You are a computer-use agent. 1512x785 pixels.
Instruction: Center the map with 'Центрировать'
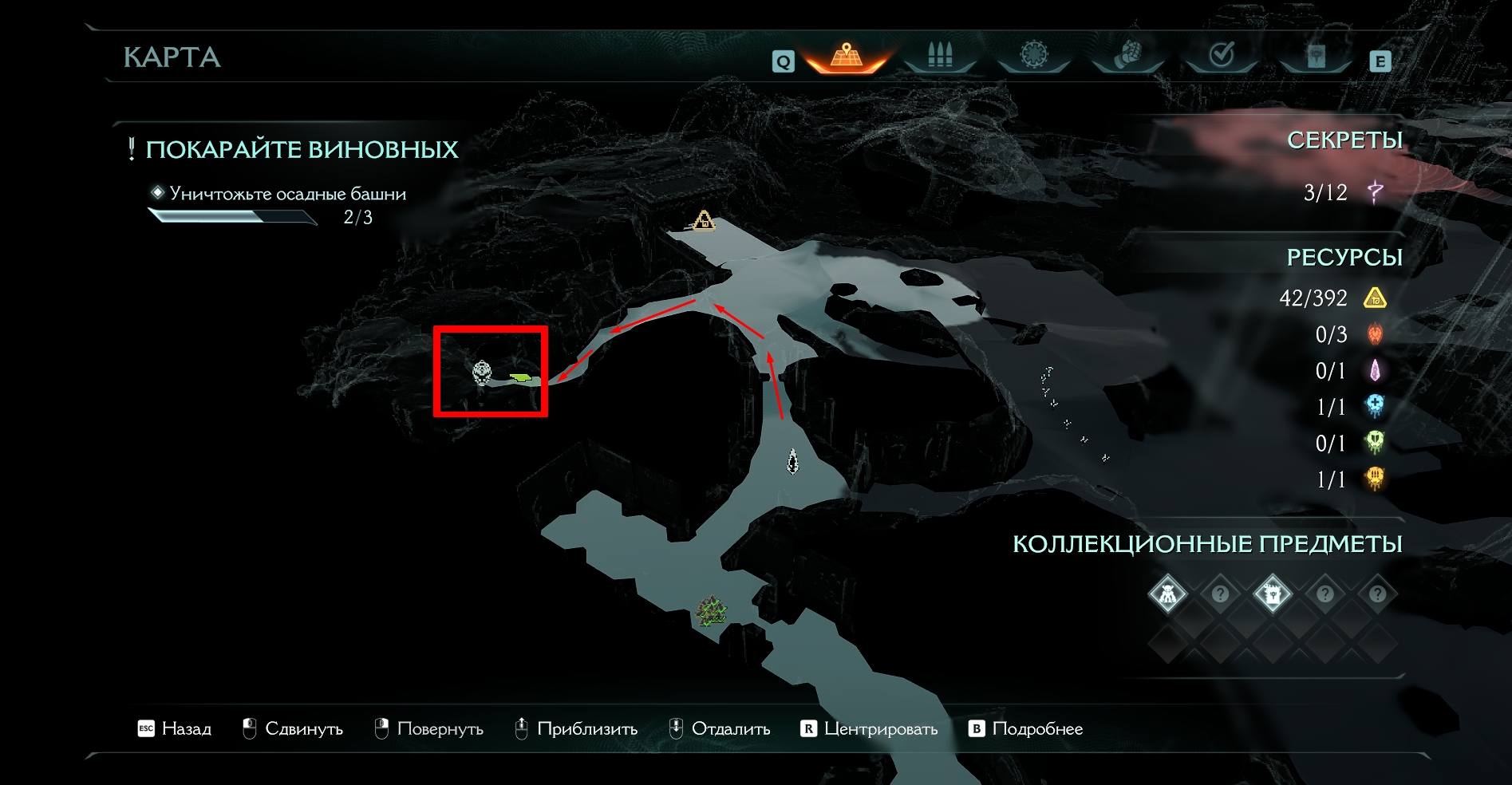click(870, 728)
